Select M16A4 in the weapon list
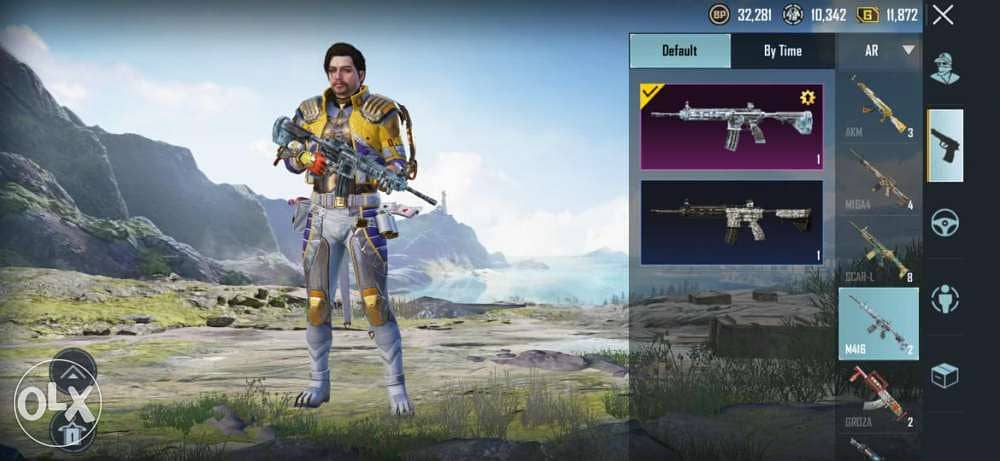The width and height of the screenshot is (1000, 461). [879, 179]
